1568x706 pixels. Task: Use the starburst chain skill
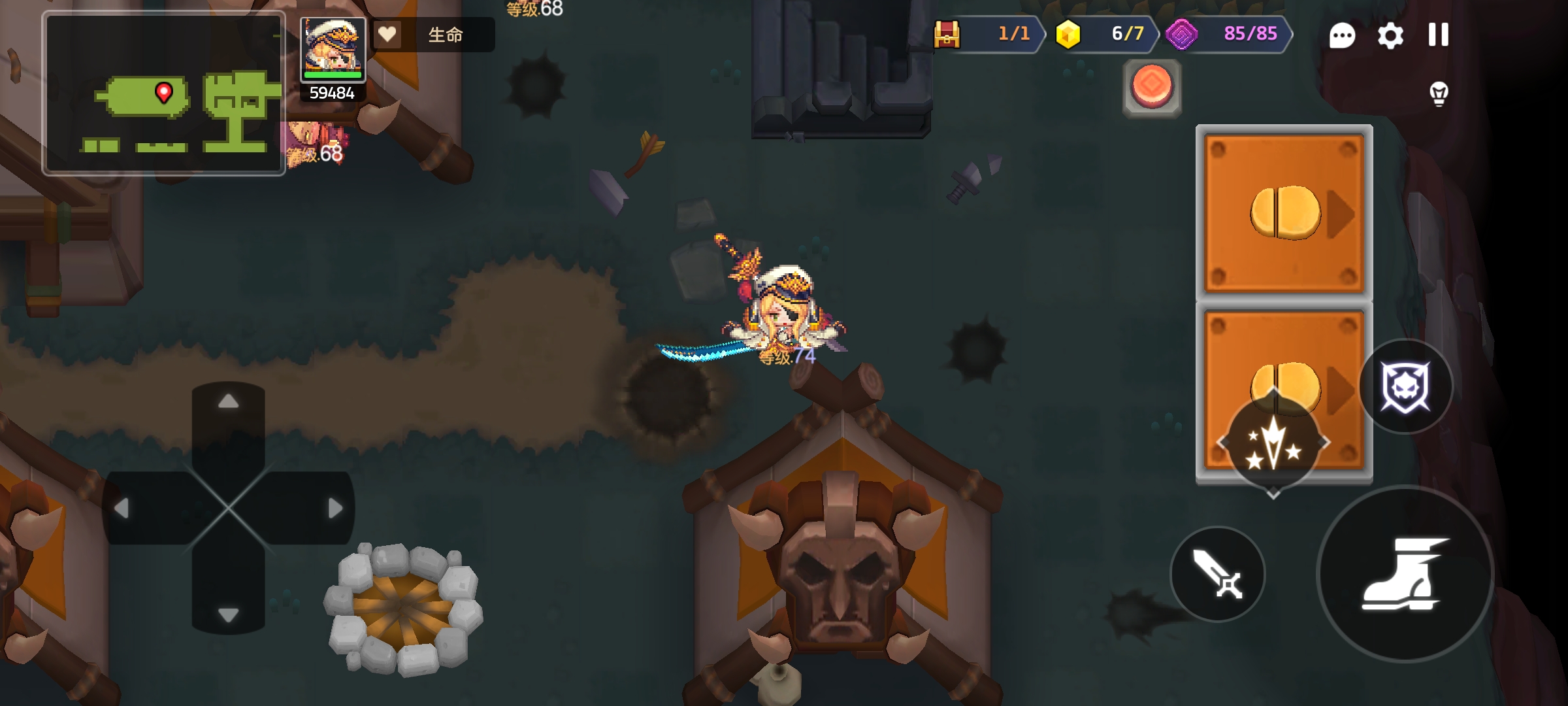(1273, 444)
